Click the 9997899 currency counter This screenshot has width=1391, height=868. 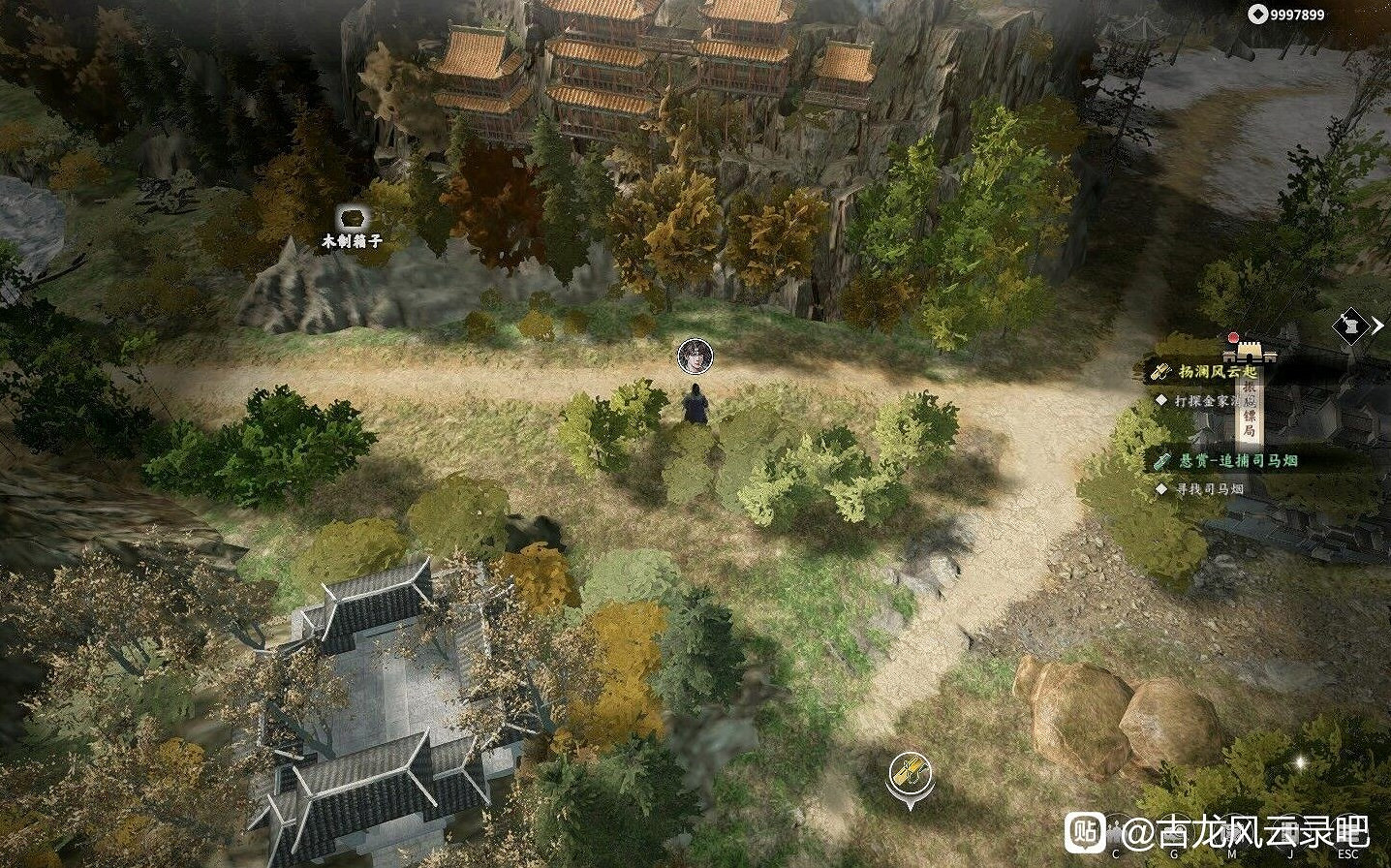1298,15
